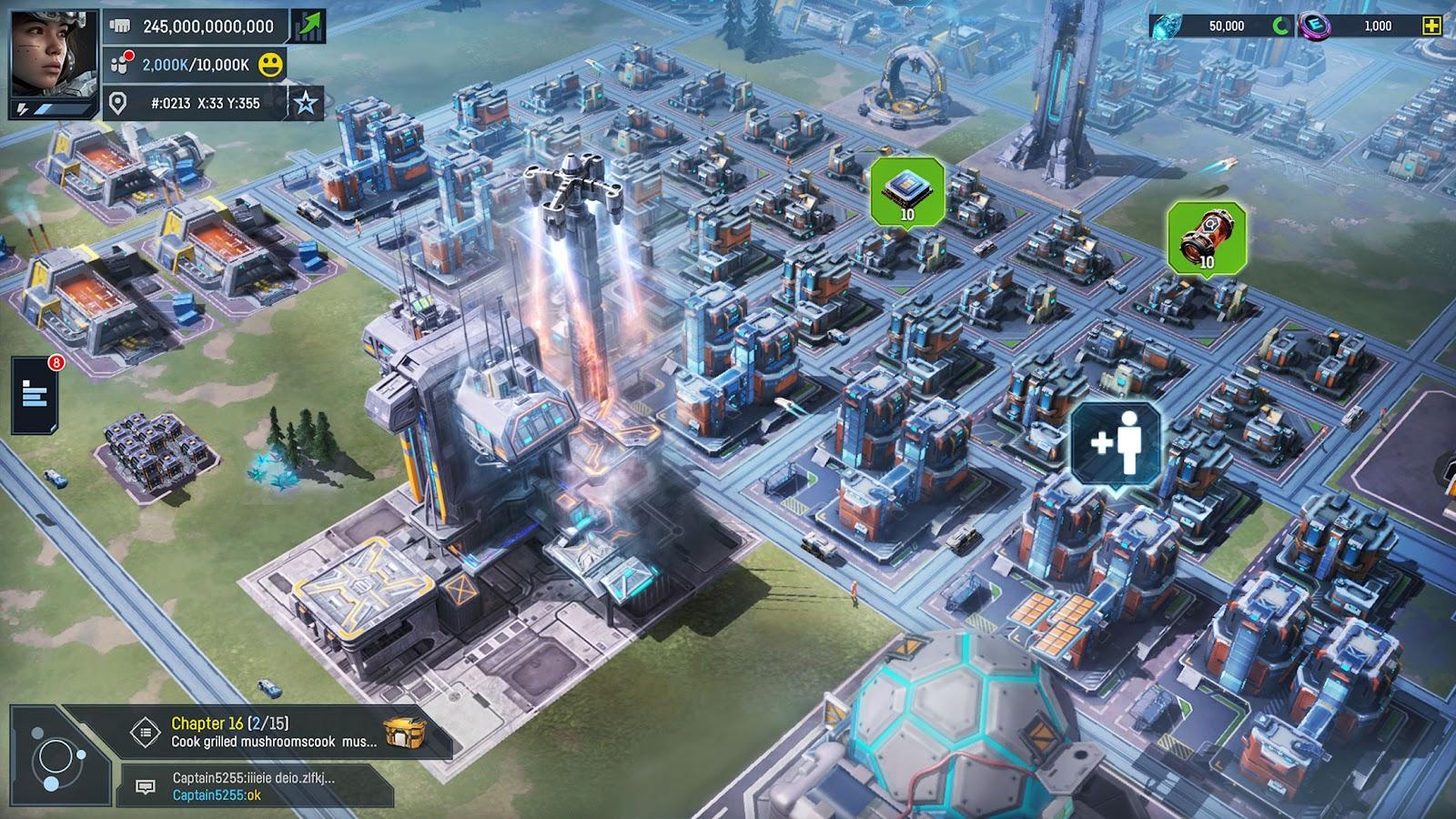Click the radar circle in the corner
The image size is (1456, 819).
tap(56, 755)
